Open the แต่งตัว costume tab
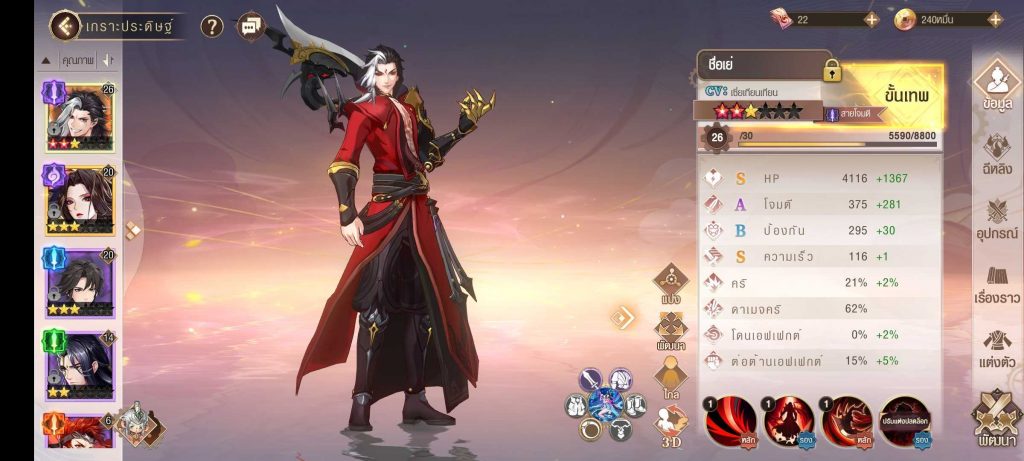The height and width of the screenshot is (461, 1024). [x=996, y=348]
